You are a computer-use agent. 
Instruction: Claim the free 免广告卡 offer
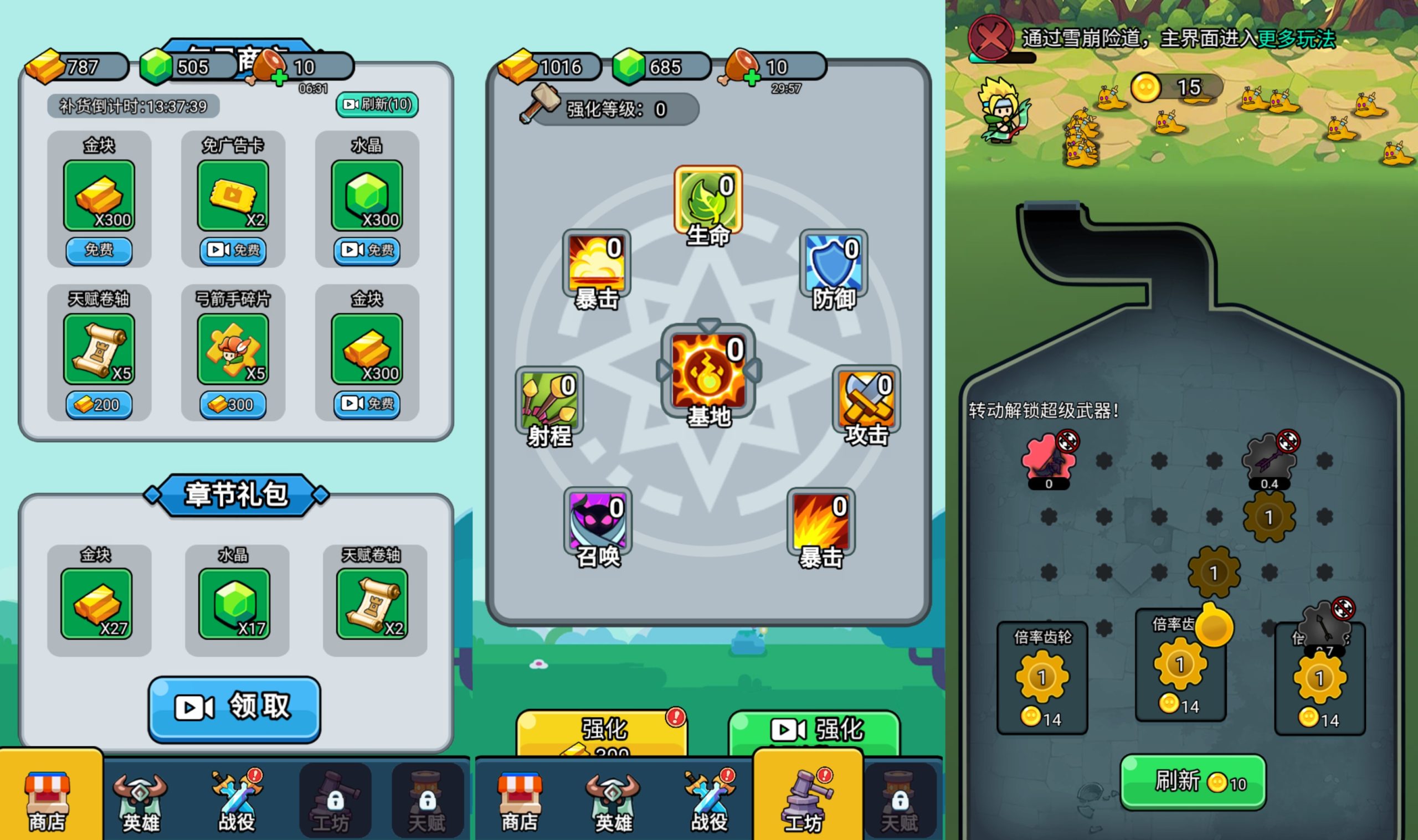(x=233, y=250)
